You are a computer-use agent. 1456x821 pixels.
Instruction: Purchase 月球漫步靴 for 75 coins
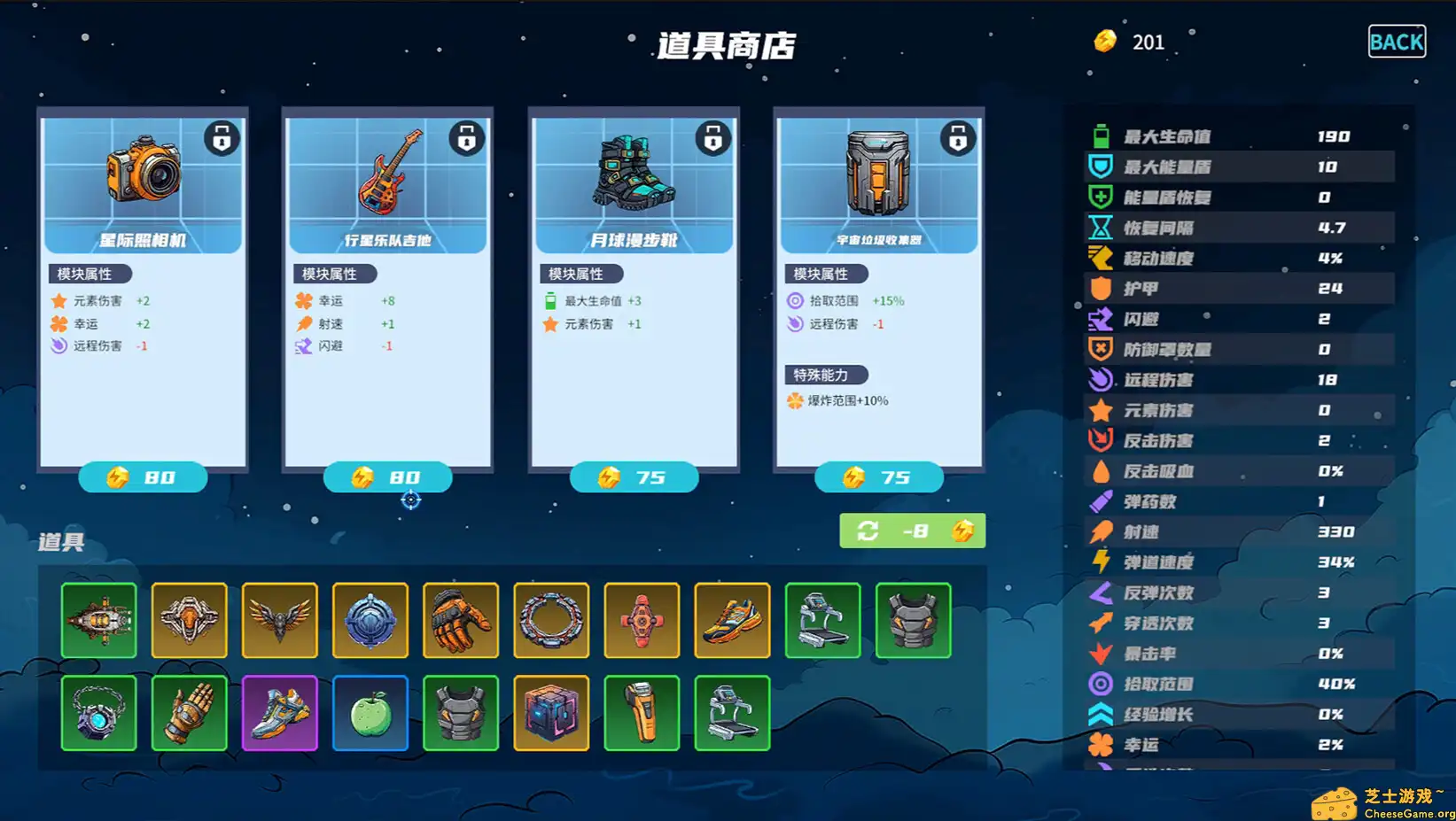pyautogui.click(x=634, y=477)
